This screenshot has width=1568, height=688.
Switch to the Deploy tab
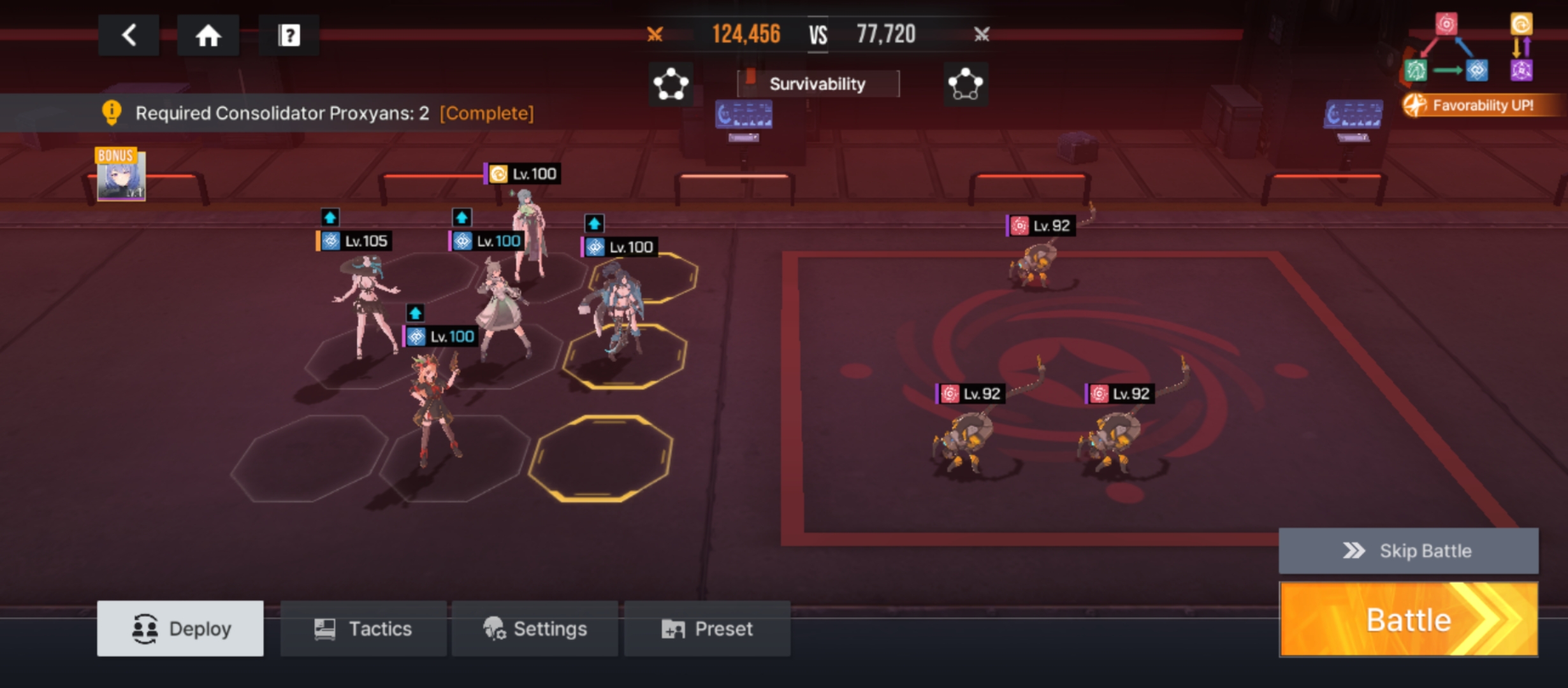tap(180, 629)
